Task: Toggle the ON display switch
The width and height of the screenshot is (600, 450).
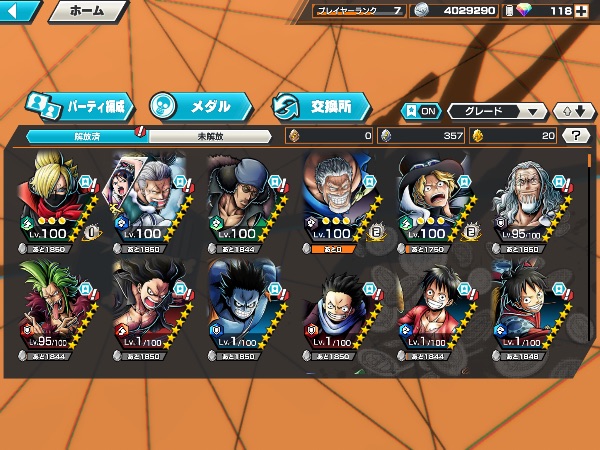Action: (420, 111)
